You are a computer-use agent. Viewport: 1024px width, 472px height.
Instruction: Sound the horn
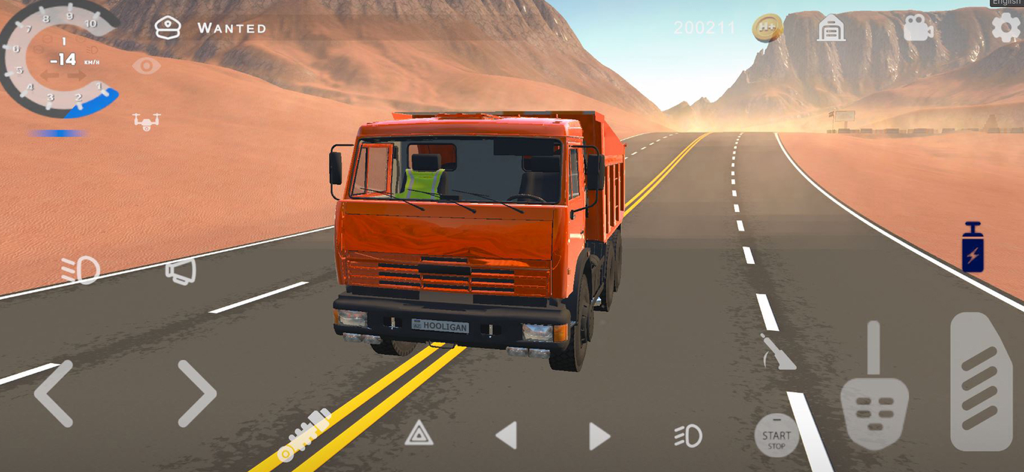coord(181,270)
